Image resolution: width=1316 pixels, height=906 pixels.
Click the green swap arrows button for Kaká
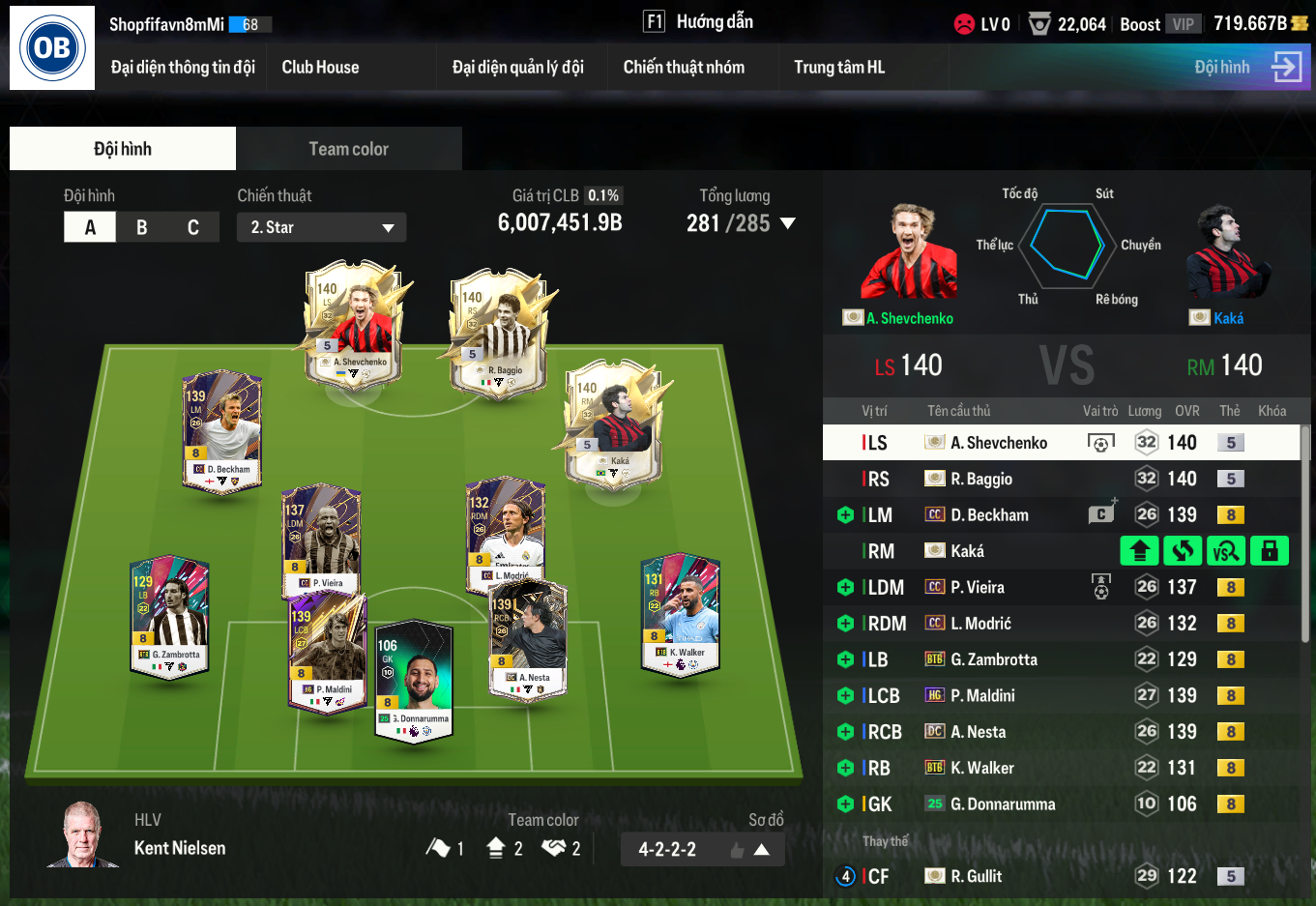point(1183,551)
